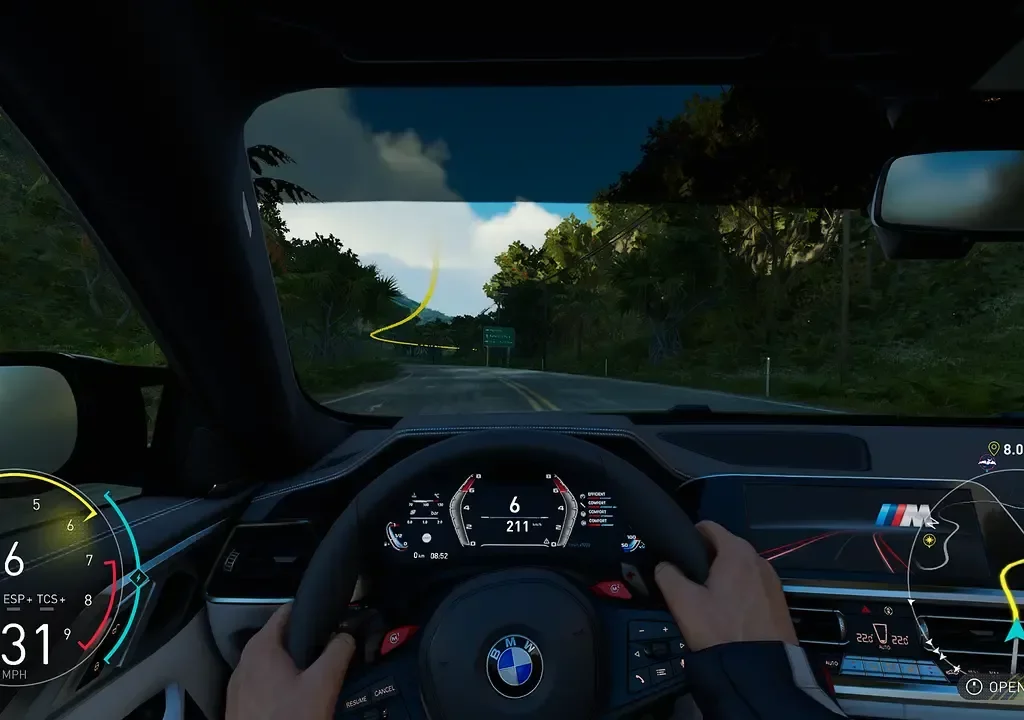Select the yellow compass marker on the minimap
Image resolution: width=1024 pixels, height=720 pixels.
coord(930,541)
